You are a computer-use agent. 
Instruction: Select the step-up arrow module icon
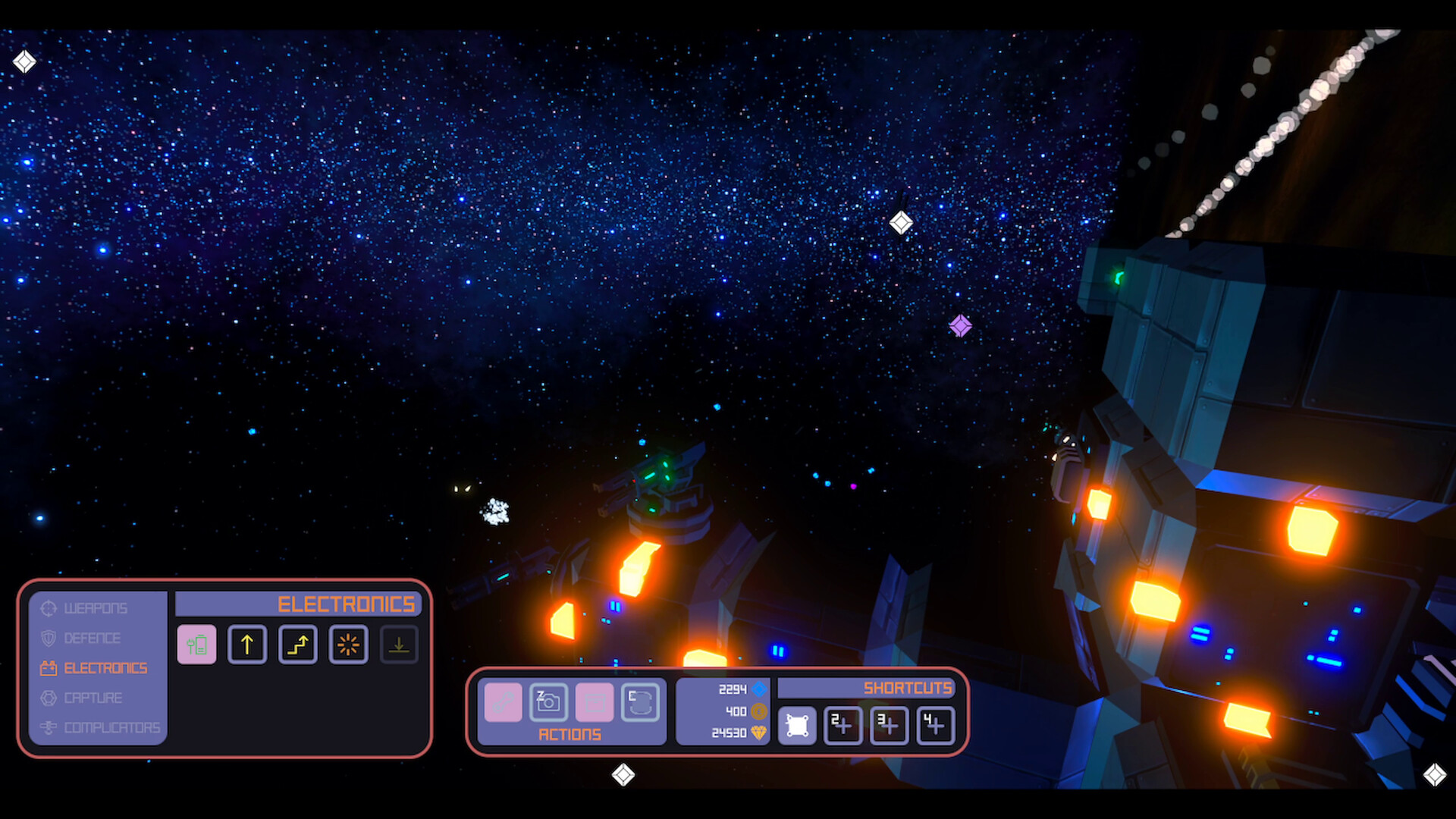[297, 645]
